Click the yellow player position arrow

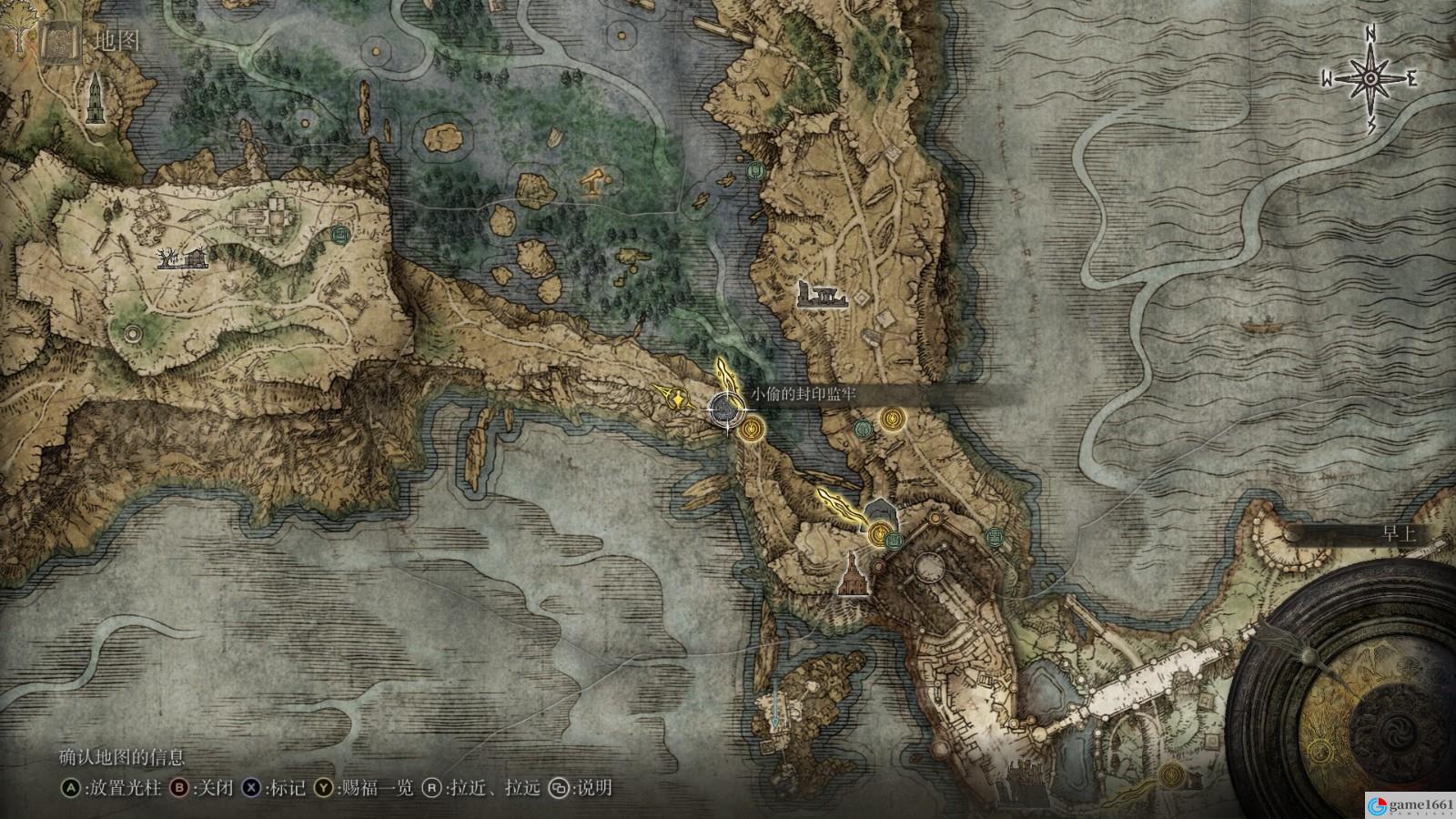pyautogui.click(x=674, y=397)
